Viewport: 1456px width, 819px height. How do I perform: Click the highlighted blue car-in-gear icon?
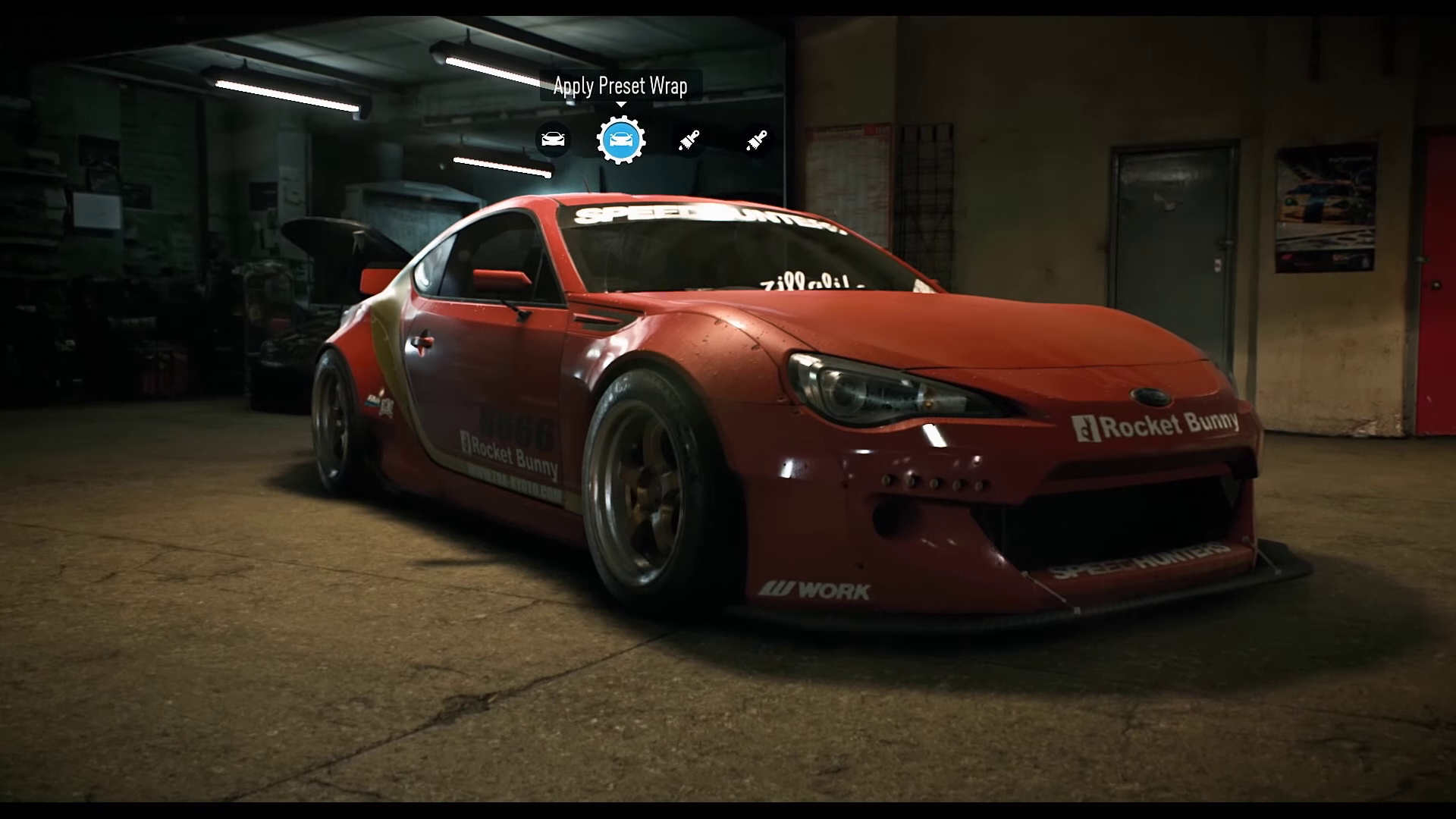(620, 140)
